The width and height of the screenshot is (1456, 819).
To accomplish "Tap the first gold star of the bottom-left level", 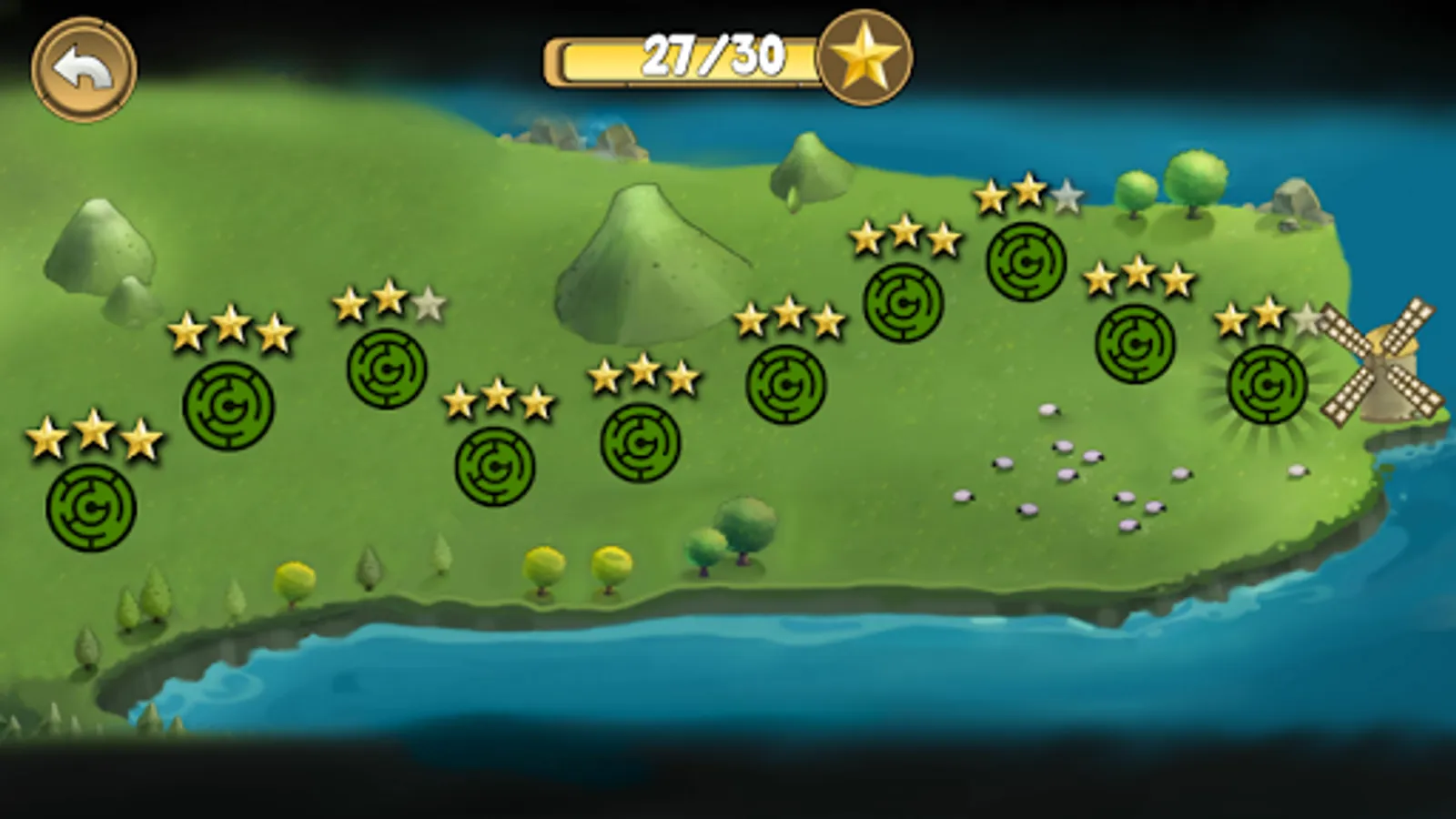I will tap(45, 437).
